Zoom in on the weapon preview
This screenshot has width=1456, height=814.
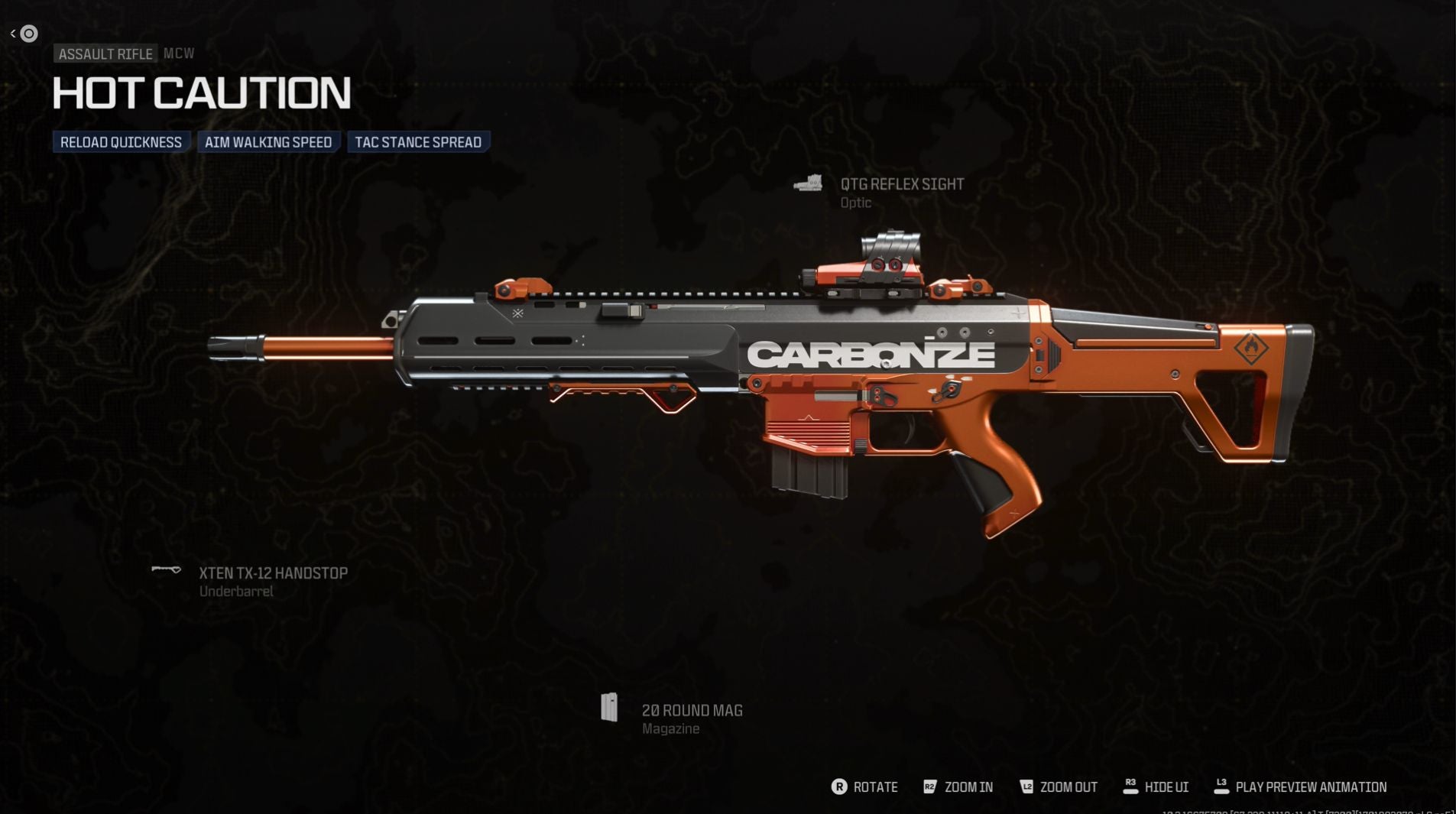point(958,787)
